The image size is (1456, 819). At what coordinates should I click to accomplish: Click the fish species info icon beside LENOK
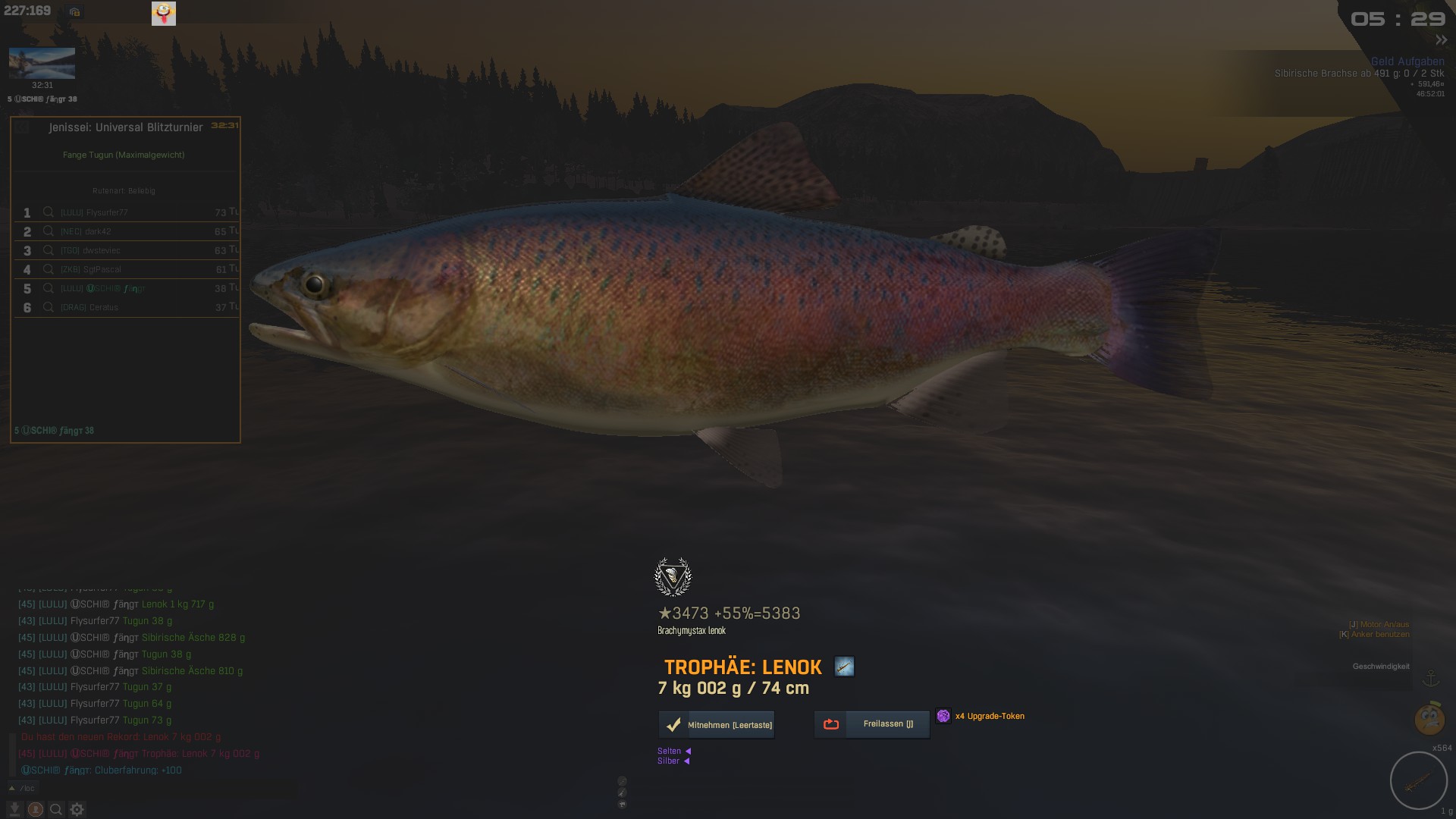844,667
